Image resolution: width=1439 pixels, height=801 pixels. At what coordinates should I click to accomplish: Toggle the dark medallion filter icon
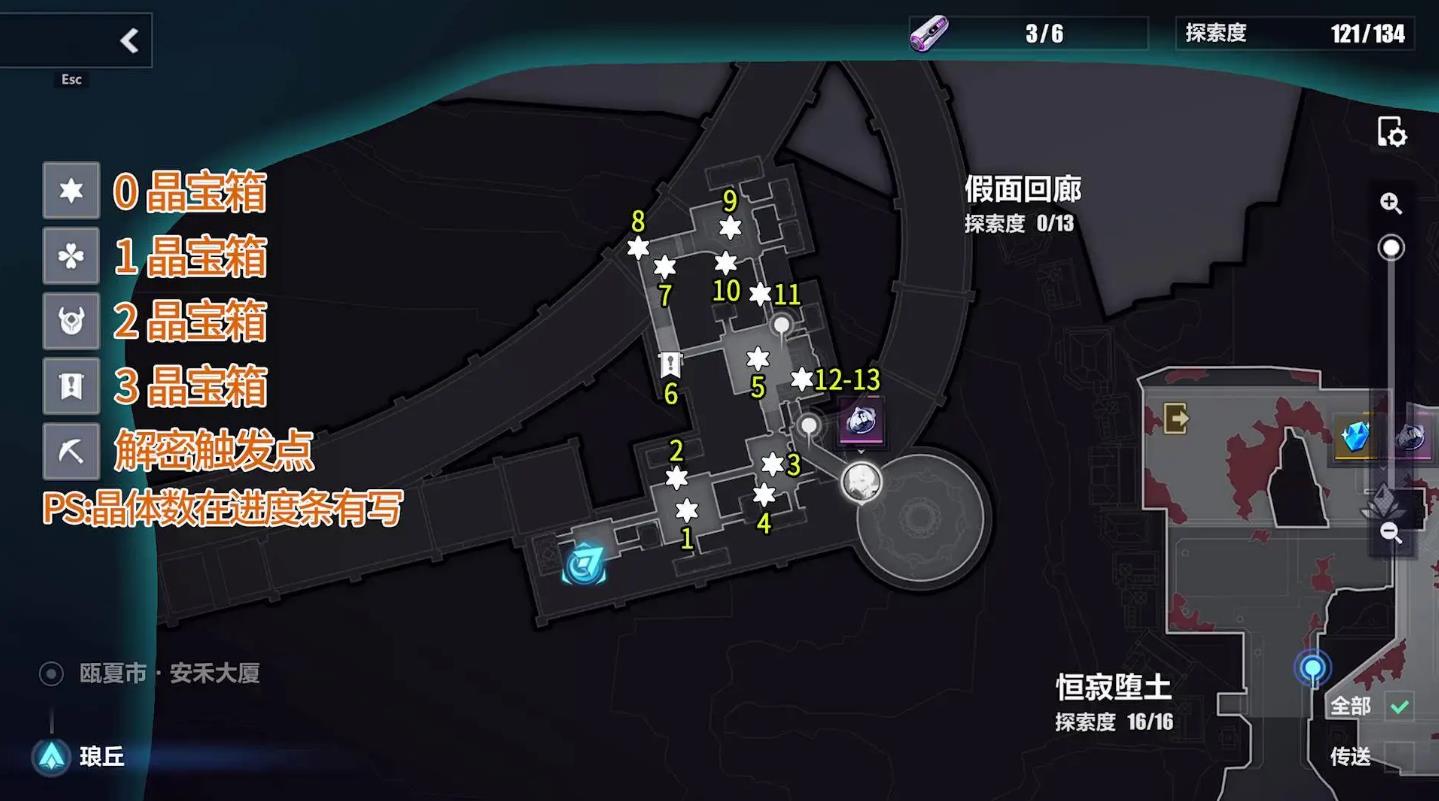1412,438
